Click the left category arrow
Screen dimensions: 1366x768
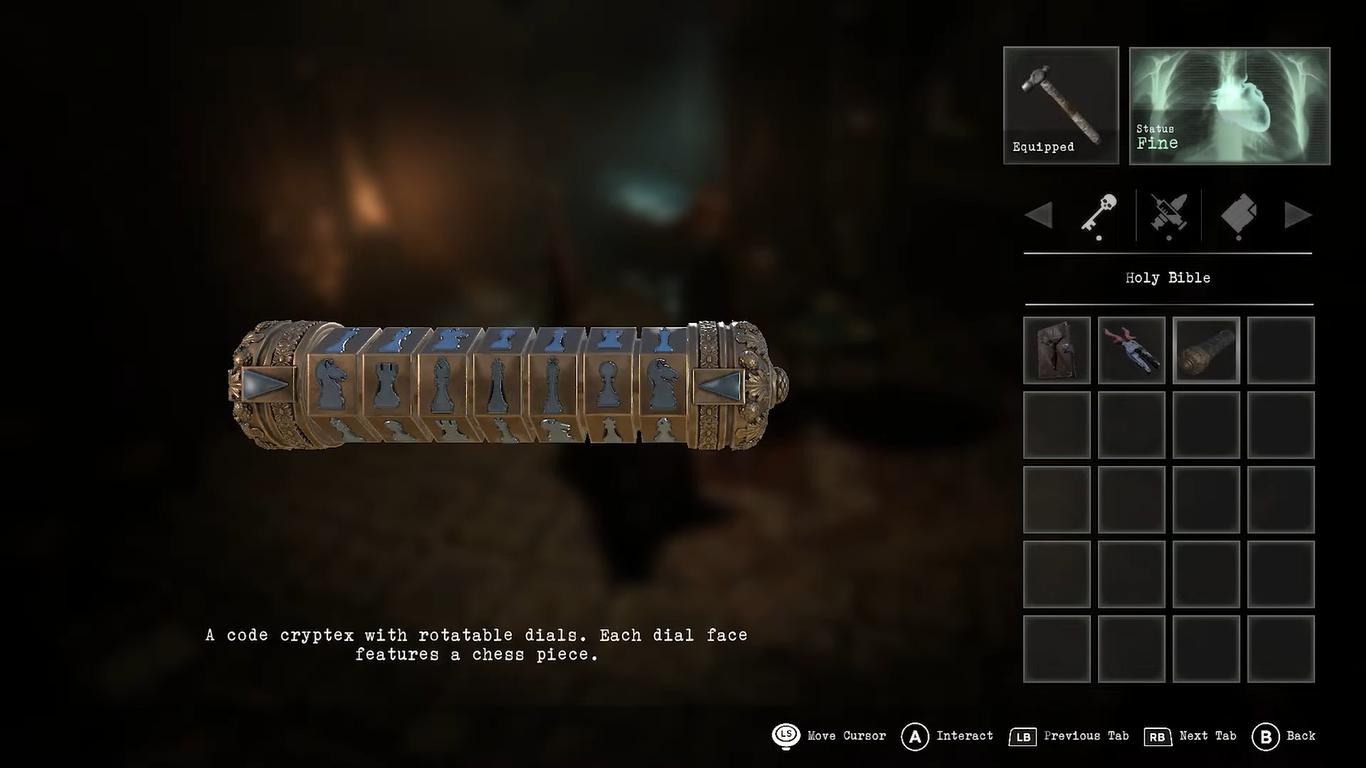[x=1039, y=214]
